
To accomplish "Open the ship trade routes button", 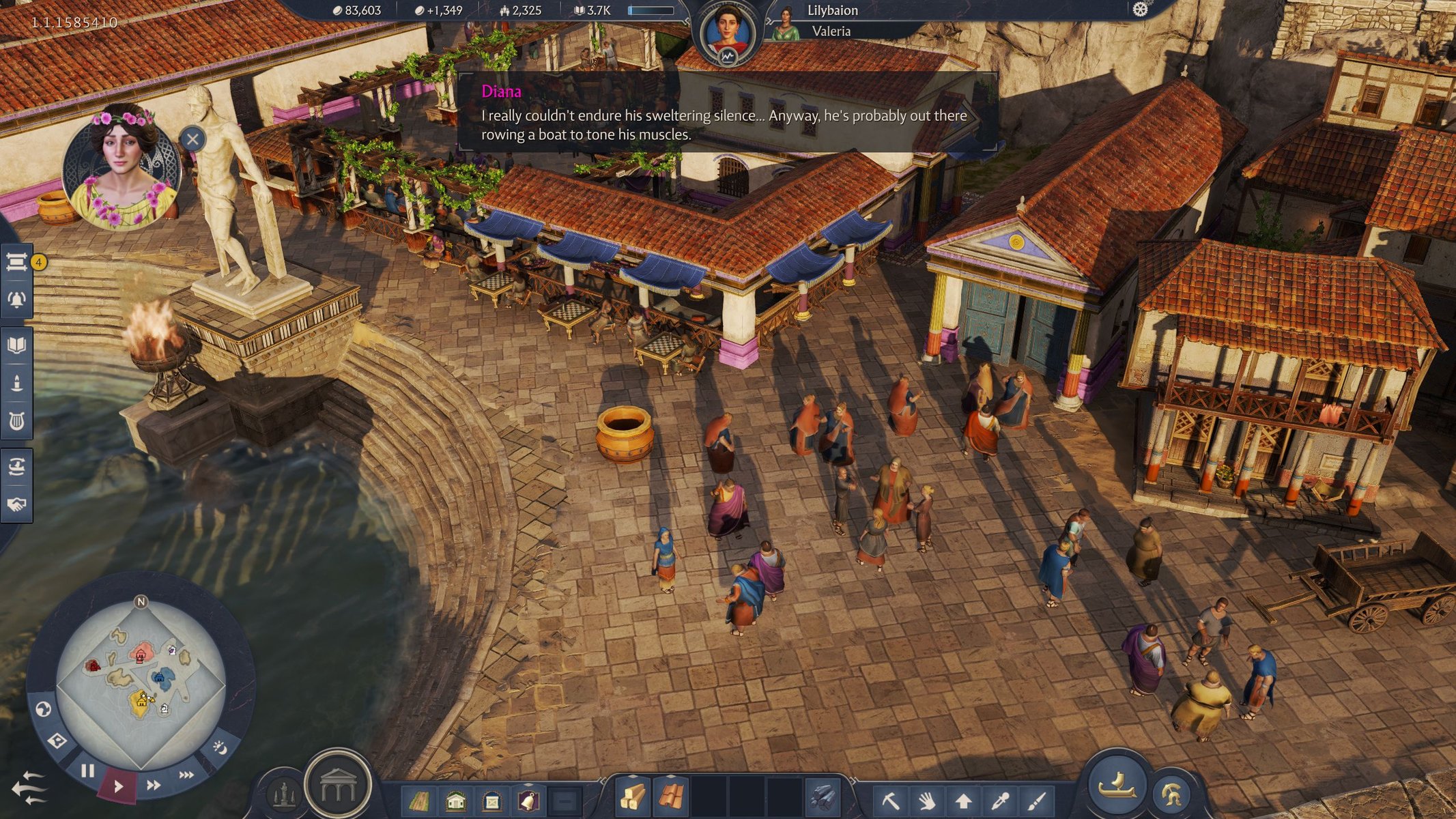I will click(16, 468).
